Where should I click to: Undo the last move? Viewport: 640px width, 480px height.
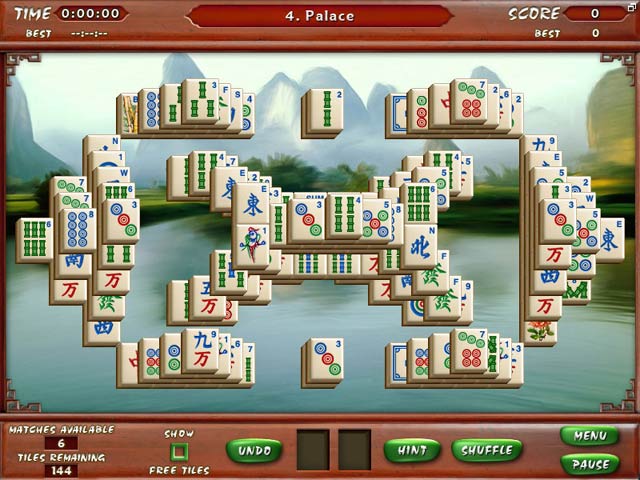(254, 450)
